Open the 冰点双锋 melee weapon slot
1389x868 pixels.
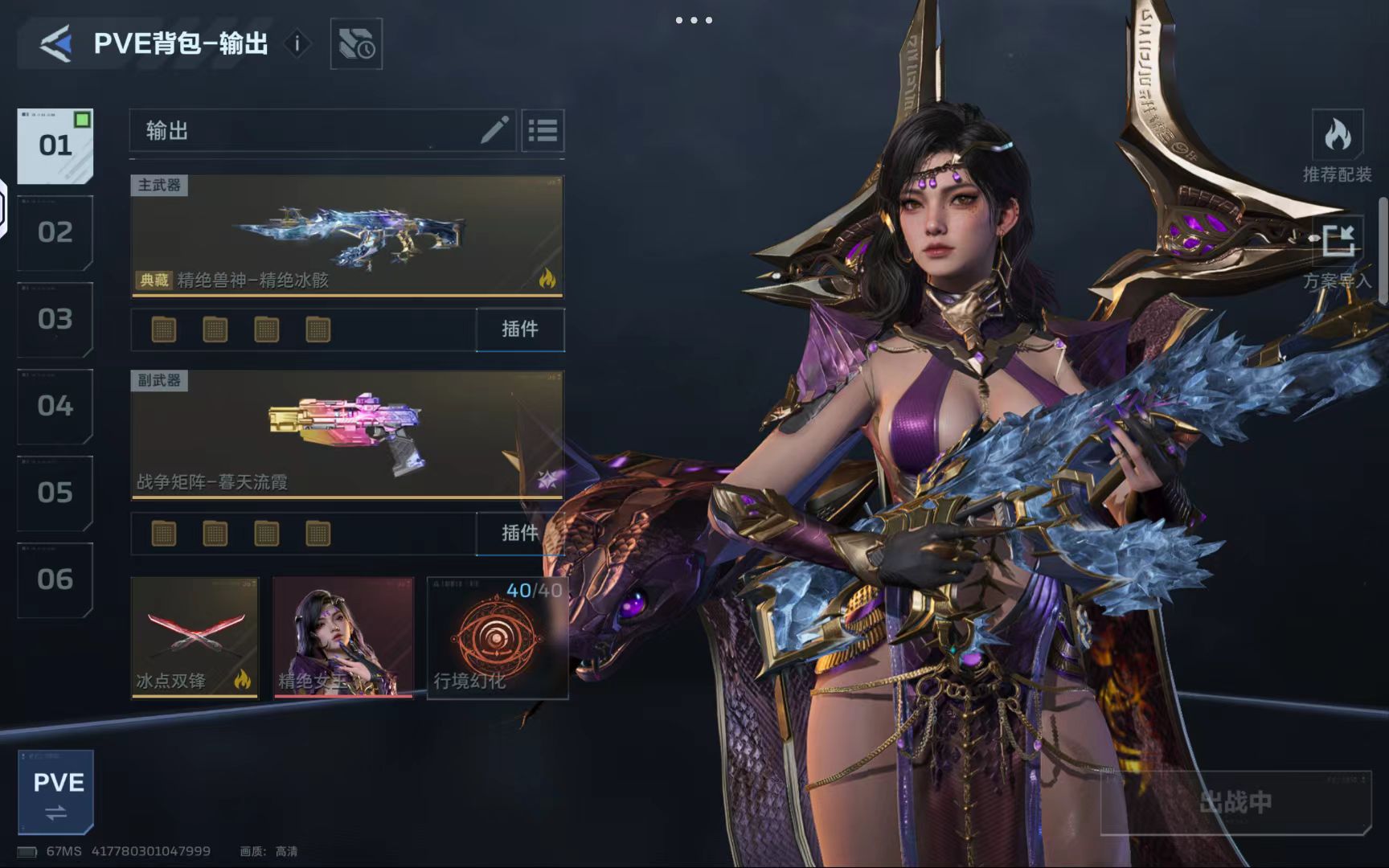(x=195, y=637)
